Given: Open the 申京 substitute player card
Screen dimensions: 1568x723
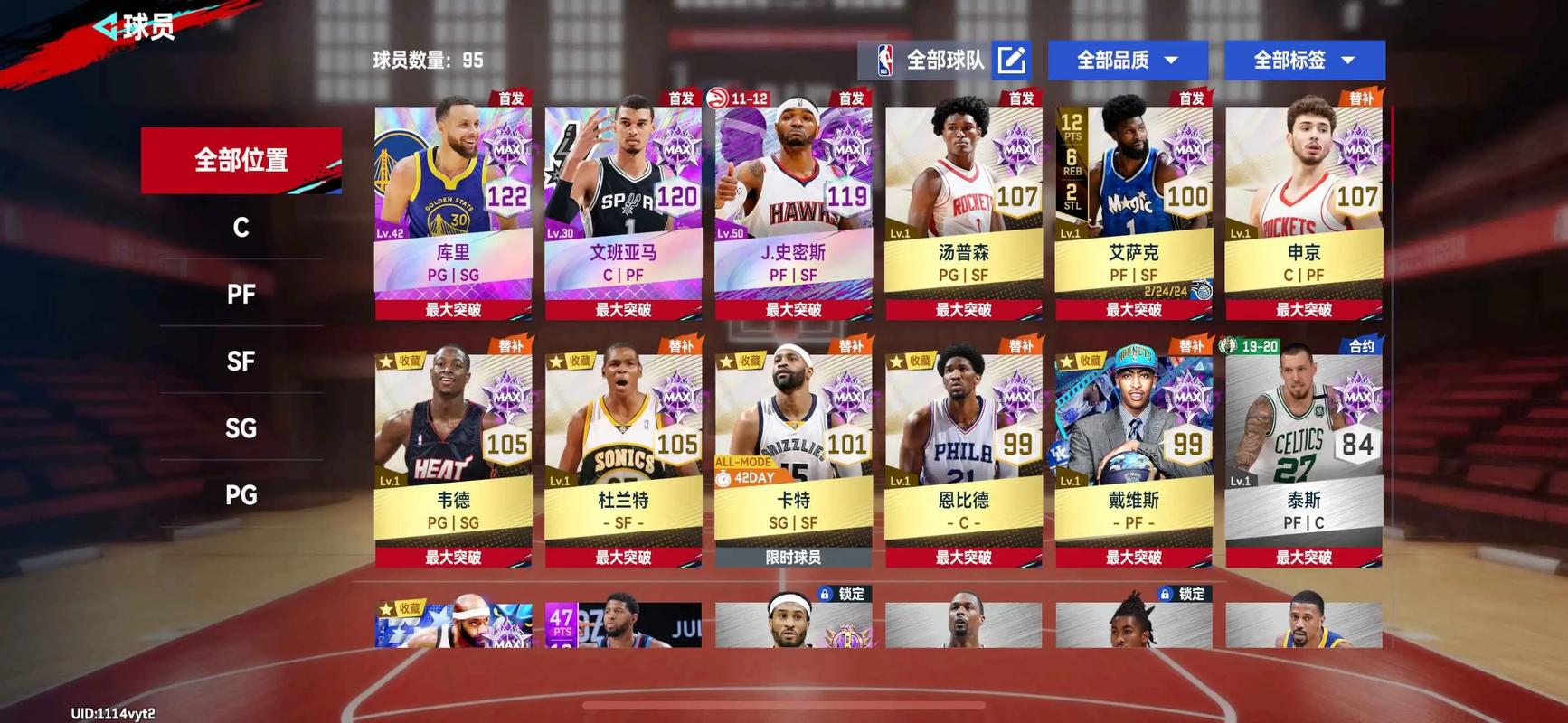Looking at the screenshot, I should pos(1303,208).
